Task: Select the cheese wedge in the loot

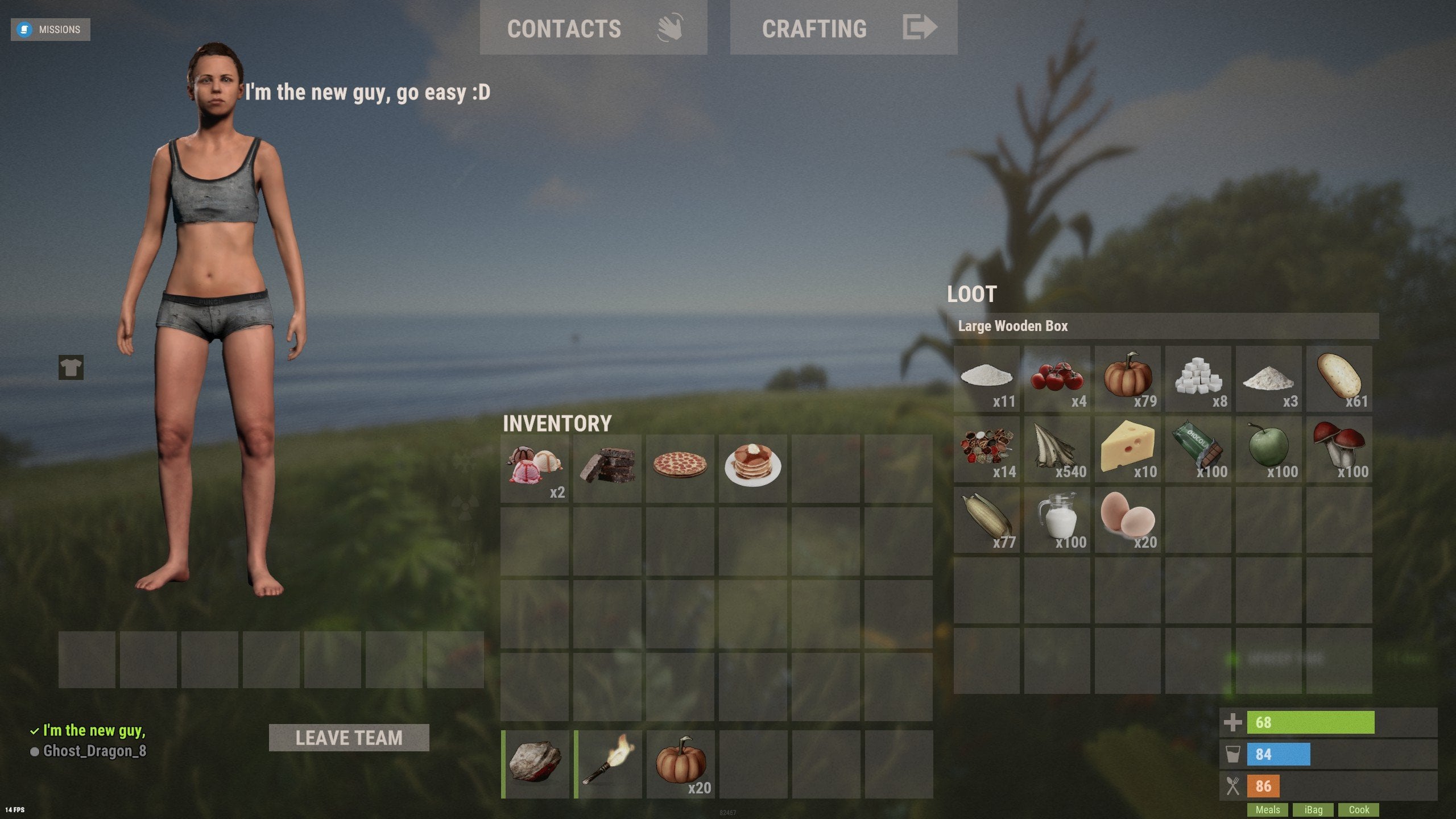Action: pos(1128,449)
